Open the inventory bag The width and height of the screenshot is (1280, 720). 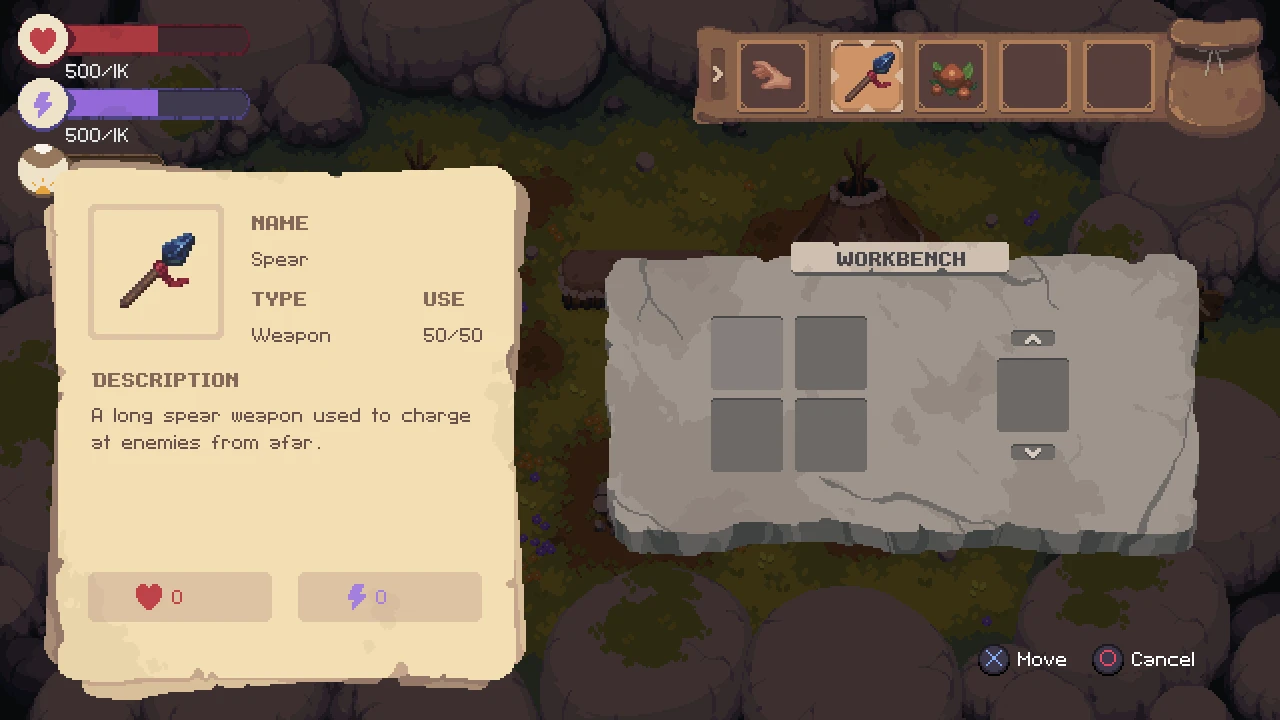click(x=1215, y=75)
